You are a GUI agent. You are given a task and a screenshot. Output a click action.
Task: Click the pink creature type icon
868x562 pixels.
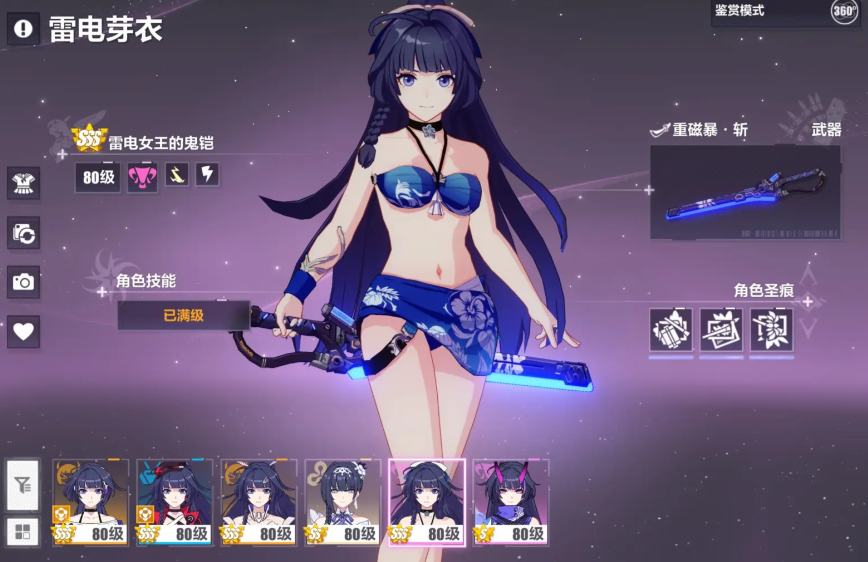click(x=142, y=177)
